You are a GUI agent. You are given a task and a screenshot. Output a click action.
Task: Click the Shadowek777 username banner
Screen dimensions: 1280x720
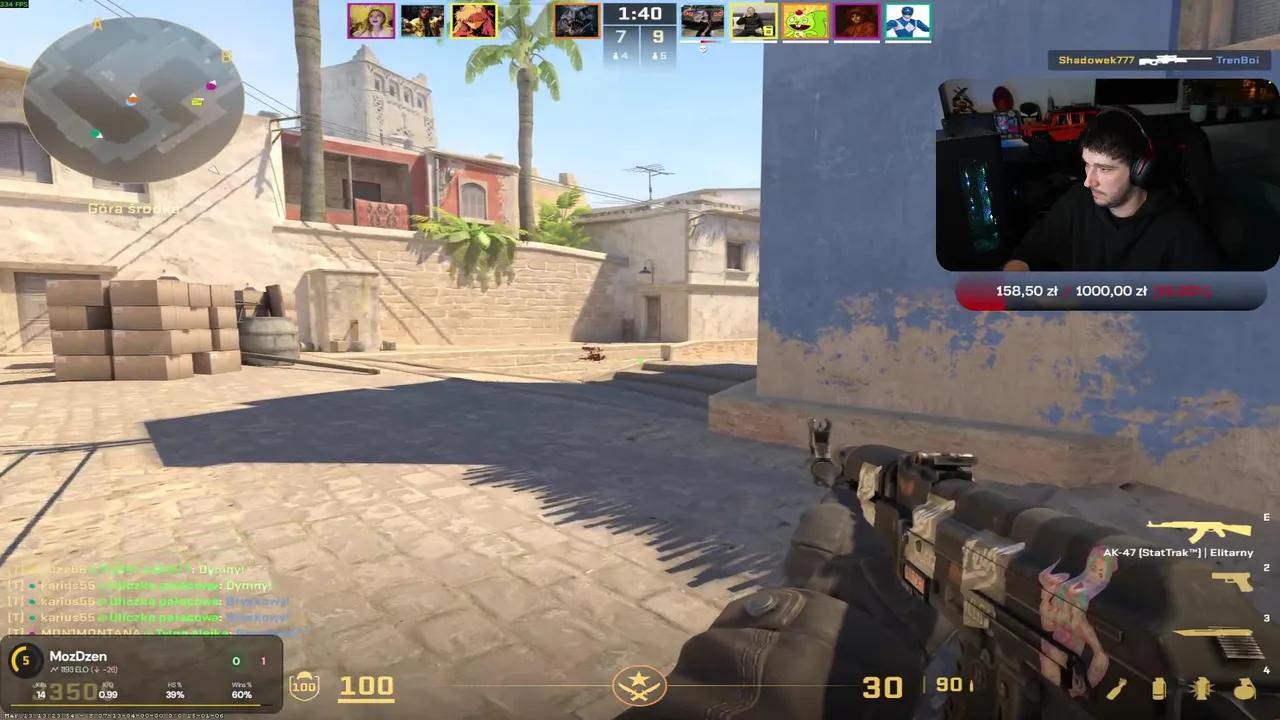click(1095, 60)
